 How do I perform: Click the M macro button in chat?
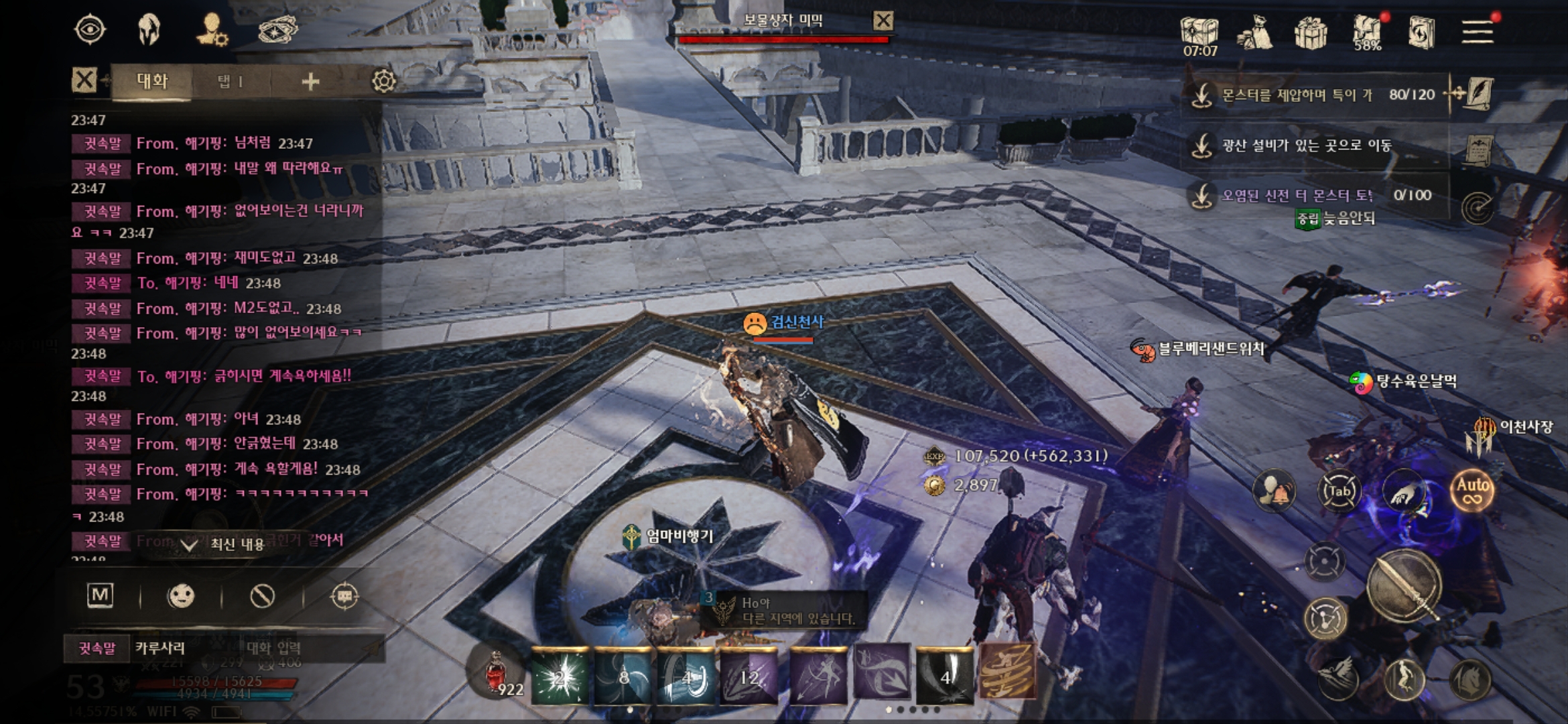click(x=101, y=595)
